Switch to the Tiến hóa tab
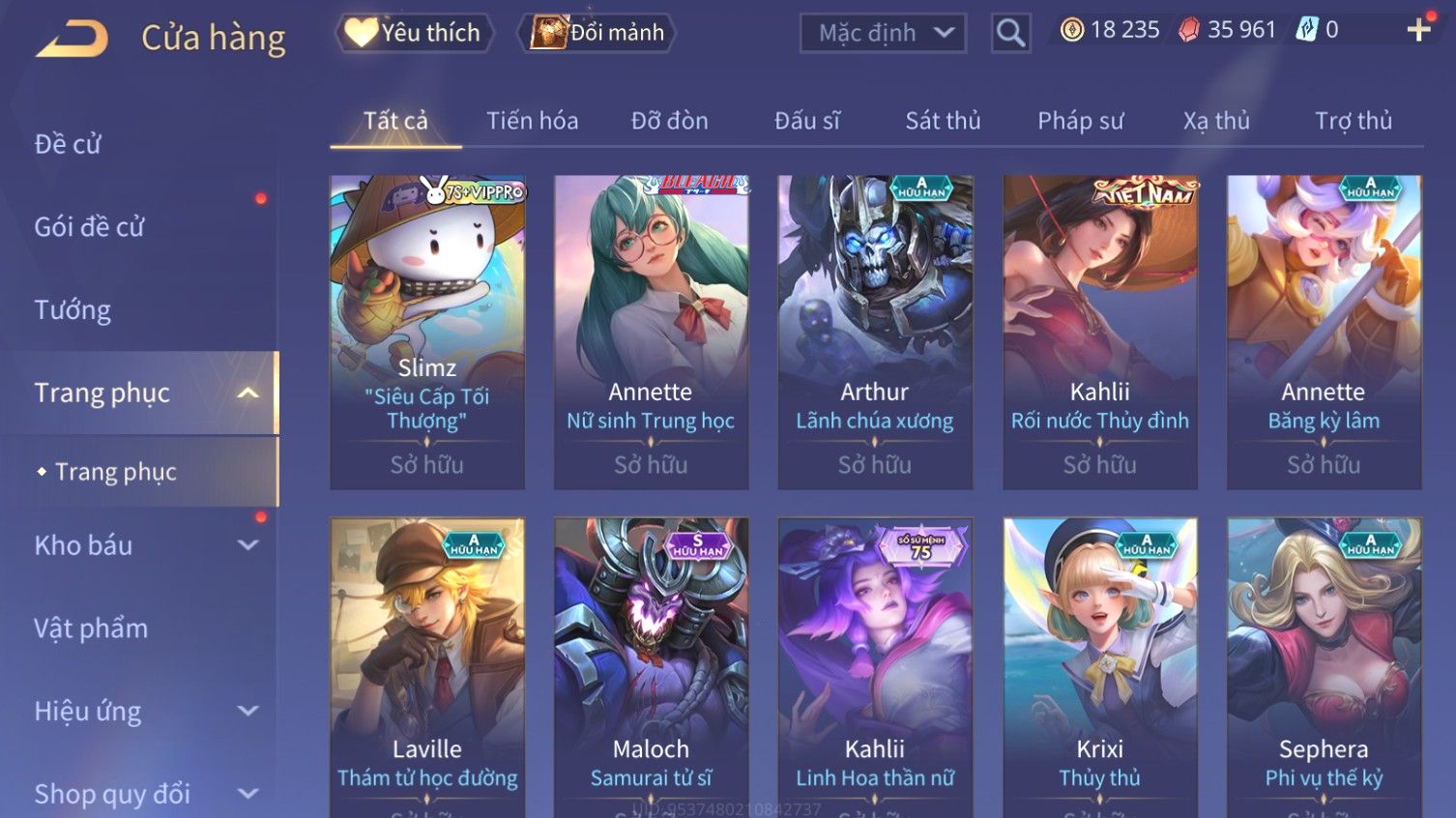This screenshot has height=818, width=1456. tap(532, 121)
